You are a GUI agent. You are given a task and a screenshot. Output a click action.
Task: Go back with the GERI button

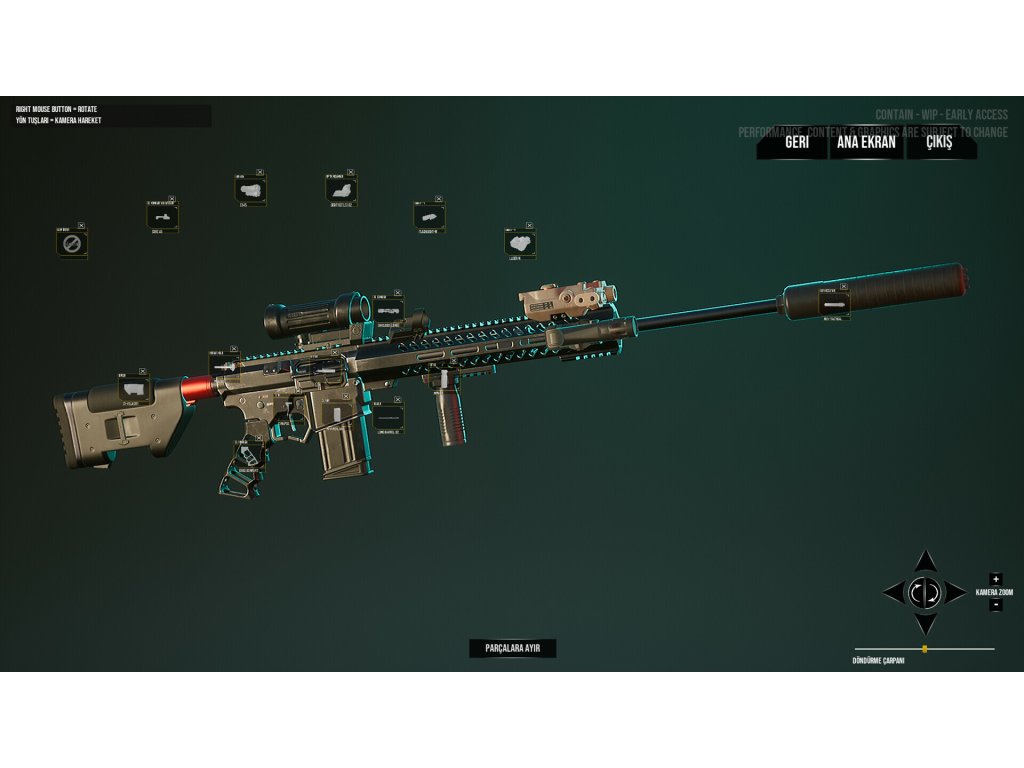coord(796,142)
